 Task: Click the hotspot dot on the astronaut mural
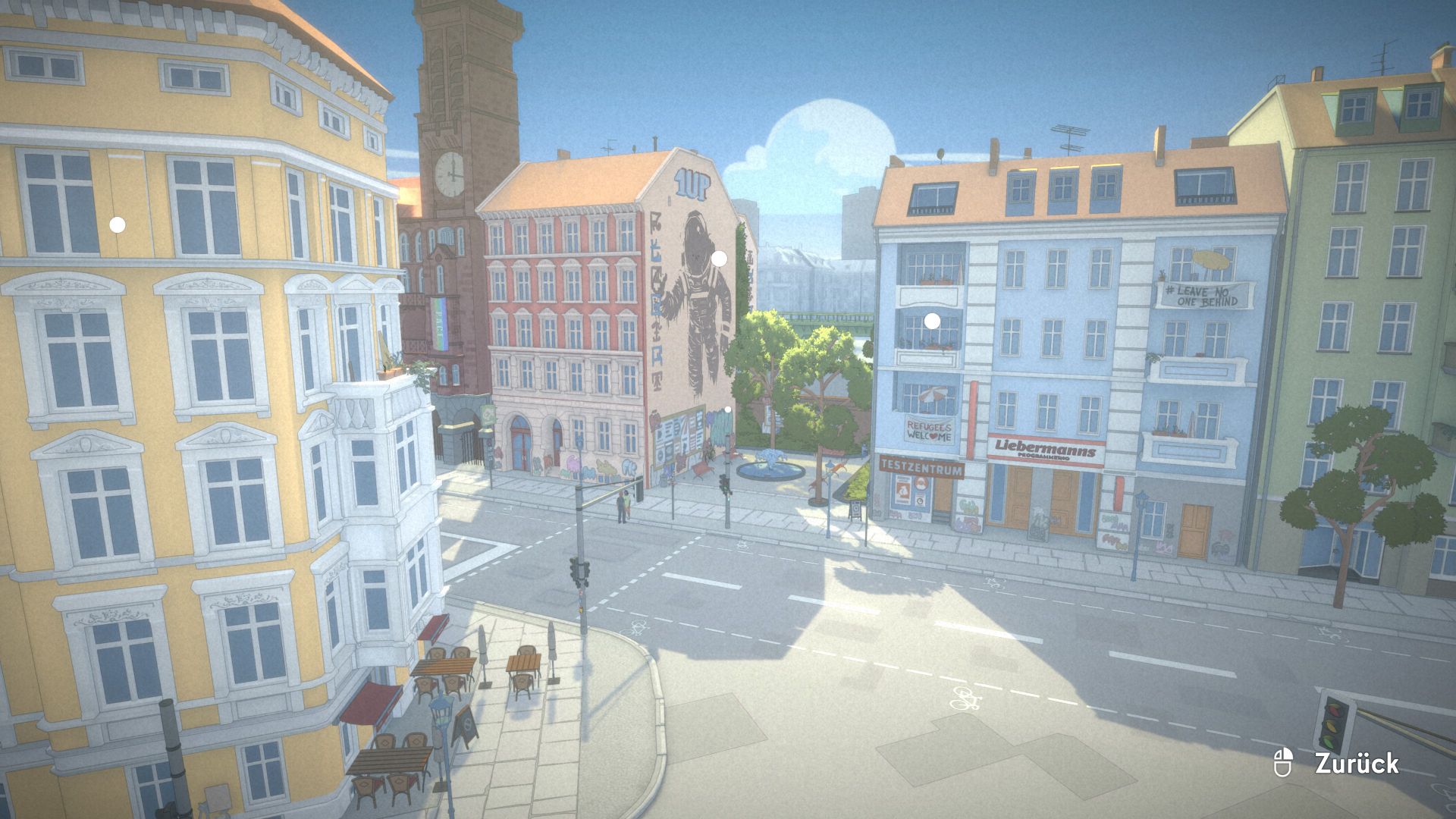pyautogui.click(x=719, y=259)
